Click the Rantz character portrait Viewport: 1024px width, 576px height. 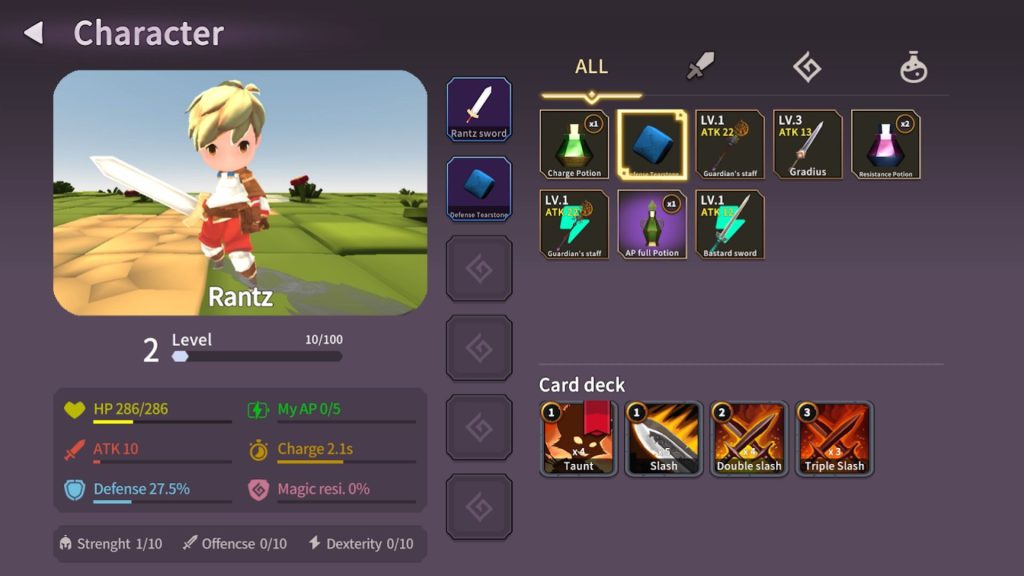click(240, 192)
